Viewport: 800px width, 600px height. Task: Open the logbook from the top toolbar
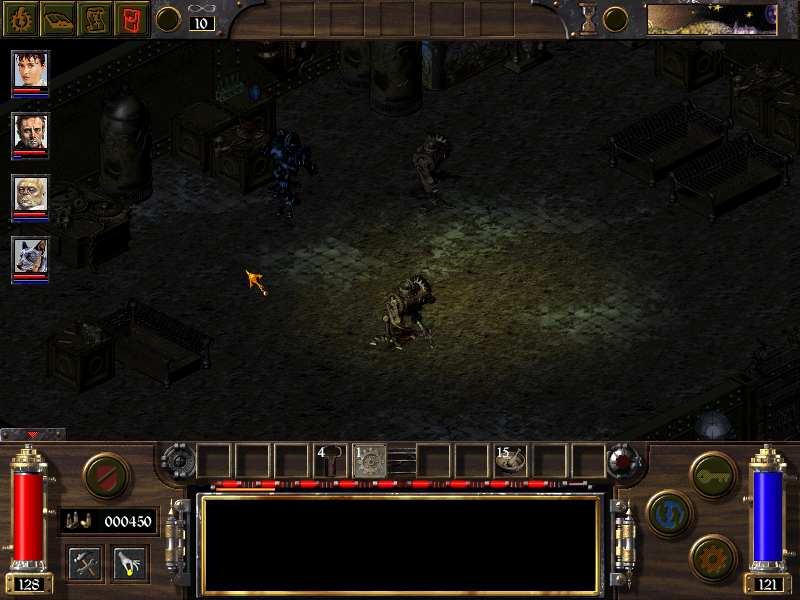coord(55,18)
